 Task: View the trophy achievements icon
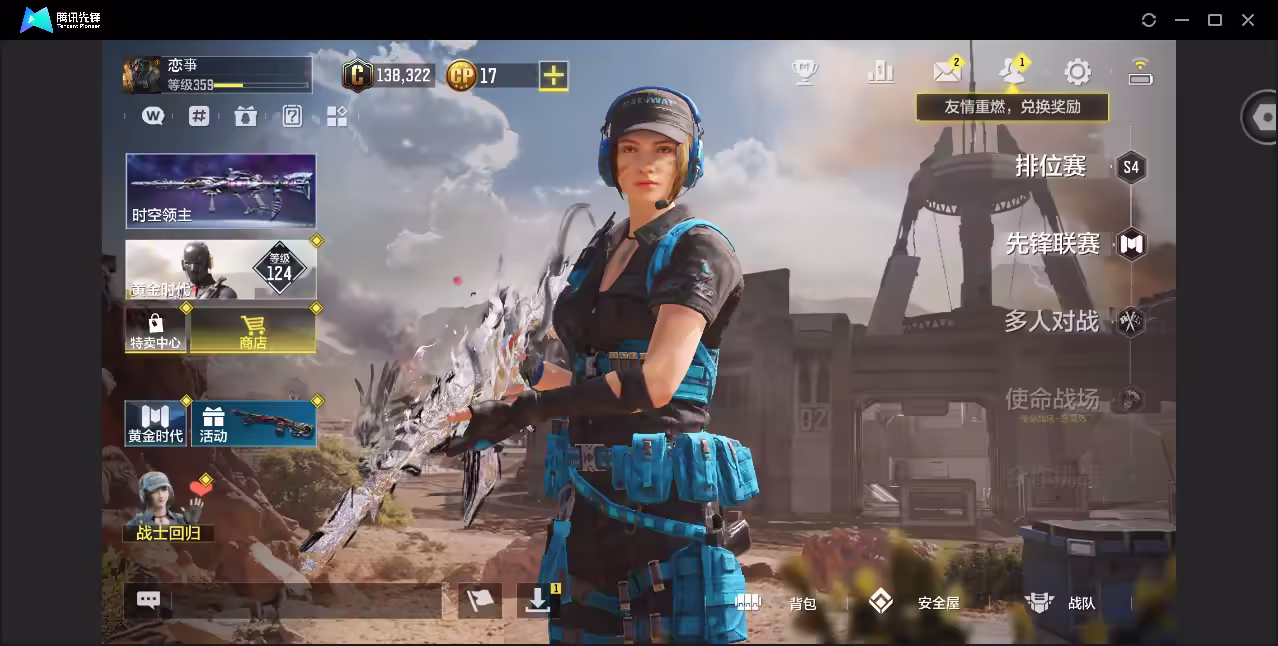(805, 71)
